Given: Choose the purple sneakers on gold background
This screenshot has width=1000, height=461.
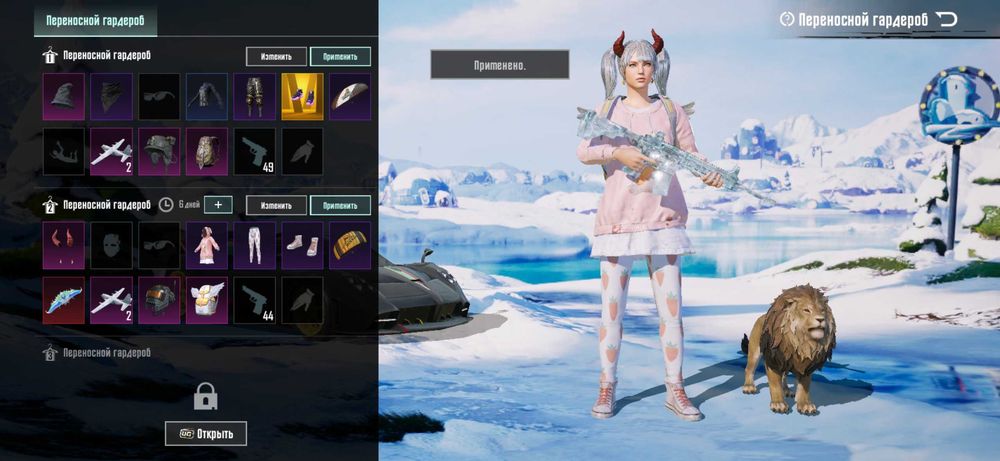Looking at the screenshot, I should click(x=302, y=96).
